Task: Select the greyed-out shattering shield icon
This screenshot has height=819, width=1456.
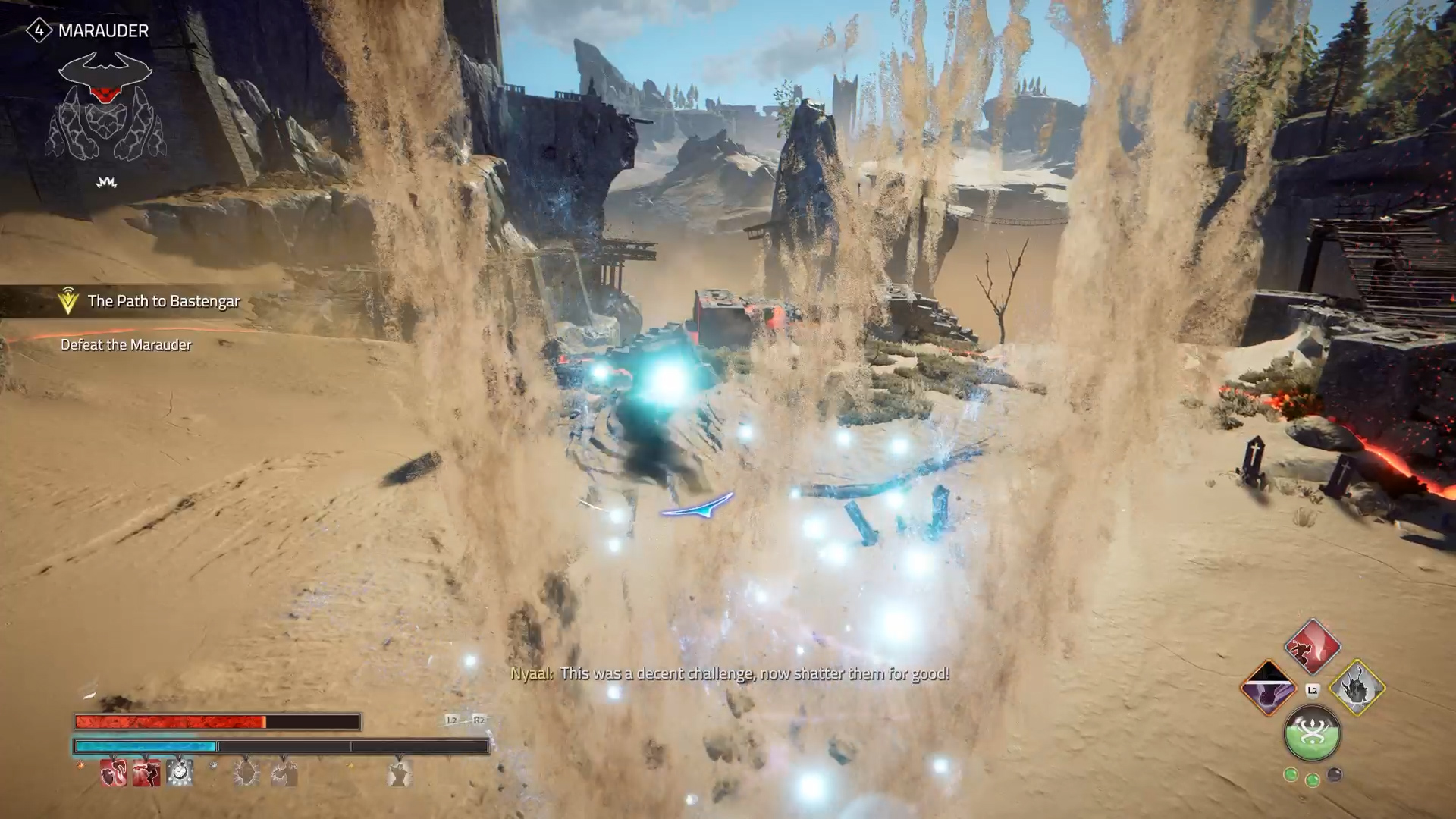Action: tap(246, 773)
